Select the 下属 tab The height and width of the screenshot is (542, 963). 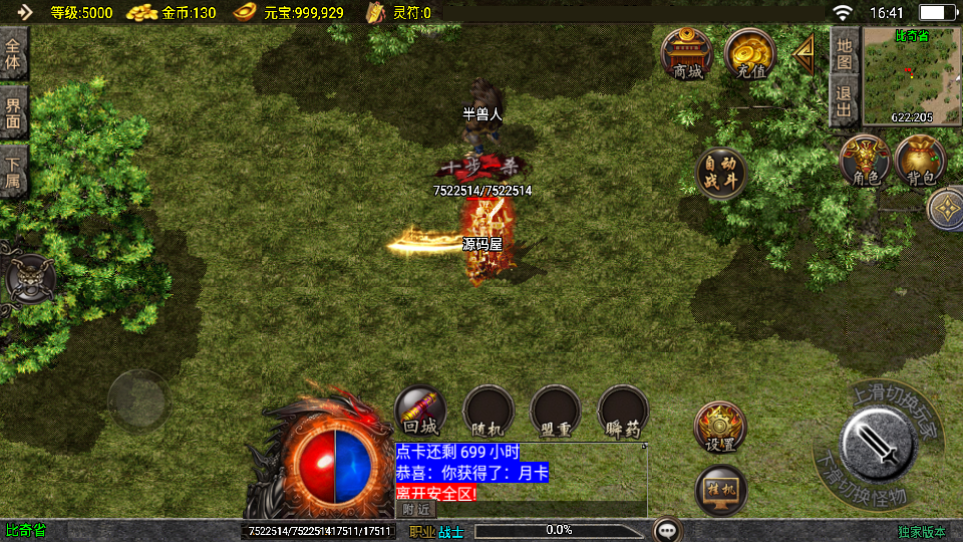[x=13, y=171]
